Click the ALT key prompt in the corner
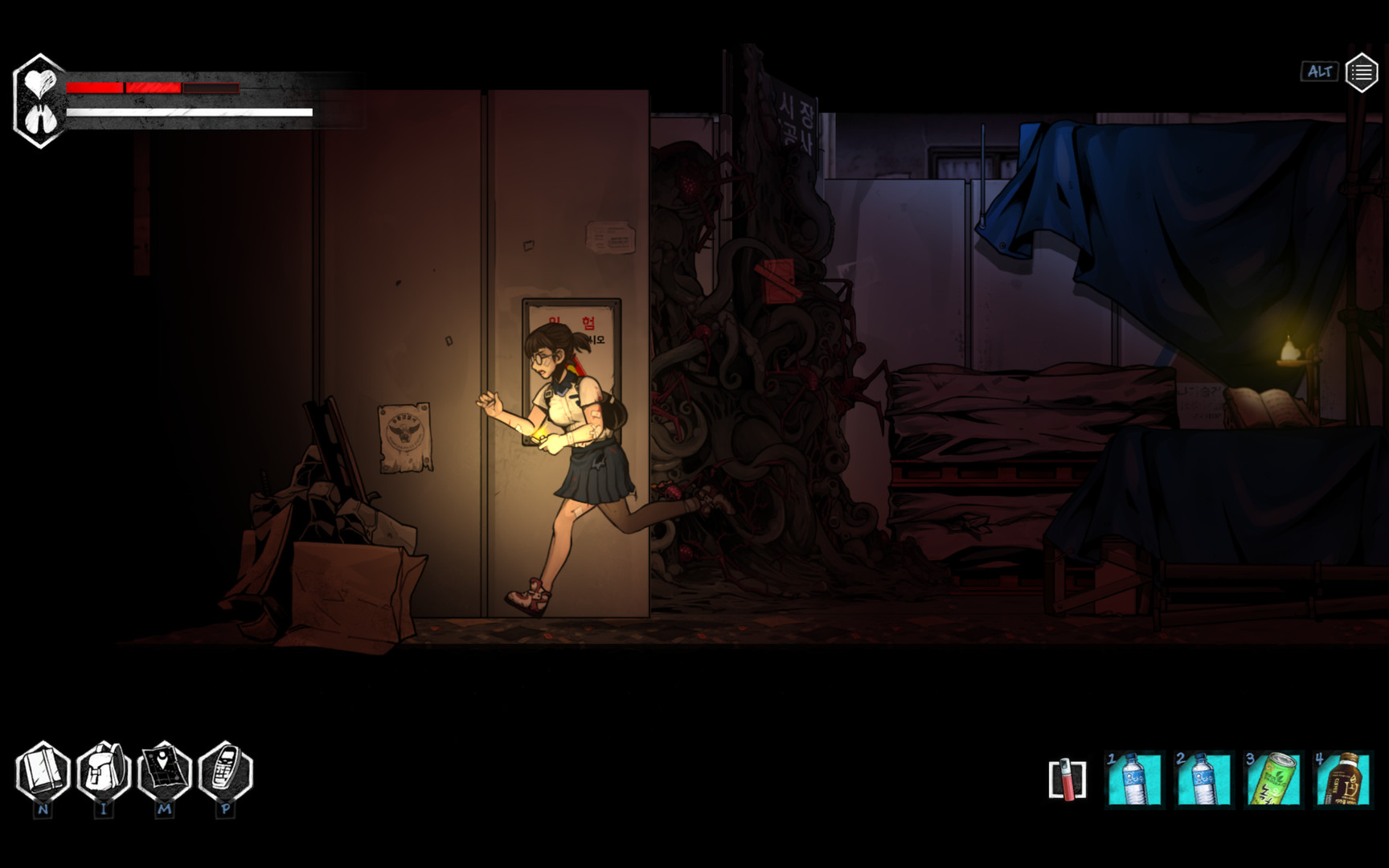The image size is (1389, 868). click(1318, 72)
